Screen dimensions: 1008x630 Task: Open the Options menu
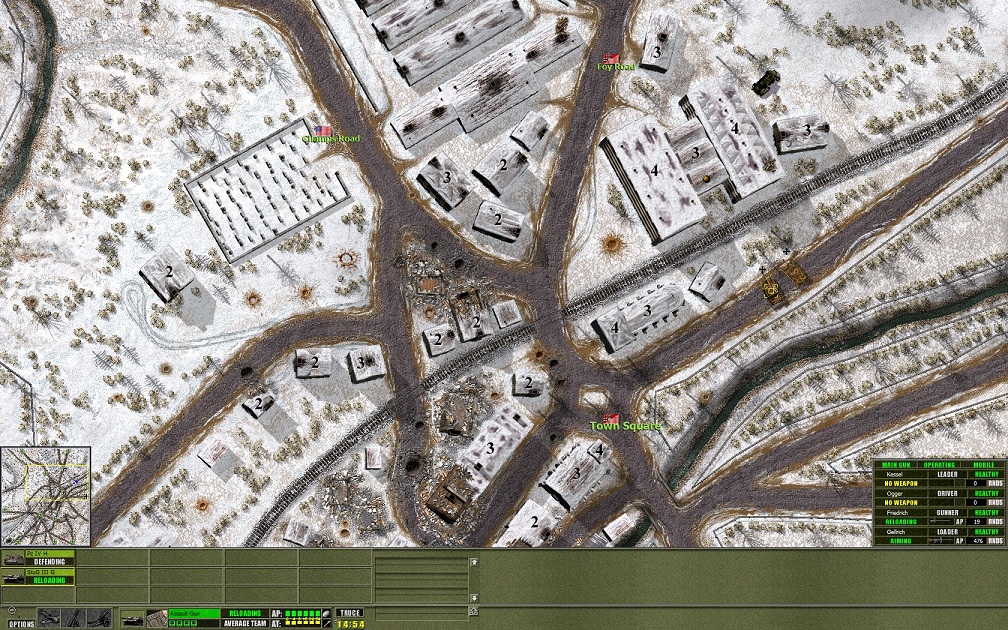22,624
